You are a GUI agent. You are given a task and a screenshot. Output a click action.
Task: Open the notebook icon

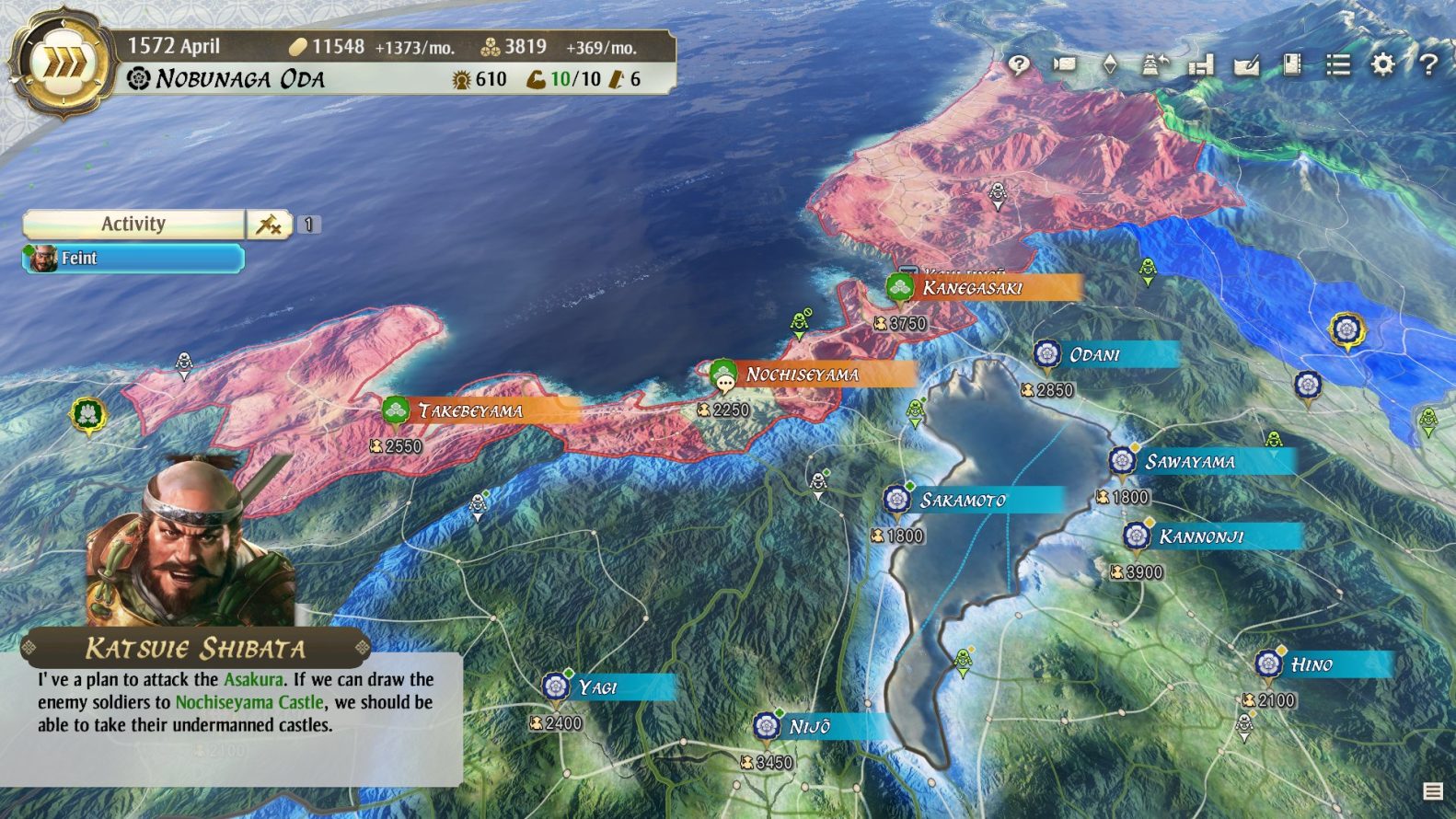(1292, 64)
